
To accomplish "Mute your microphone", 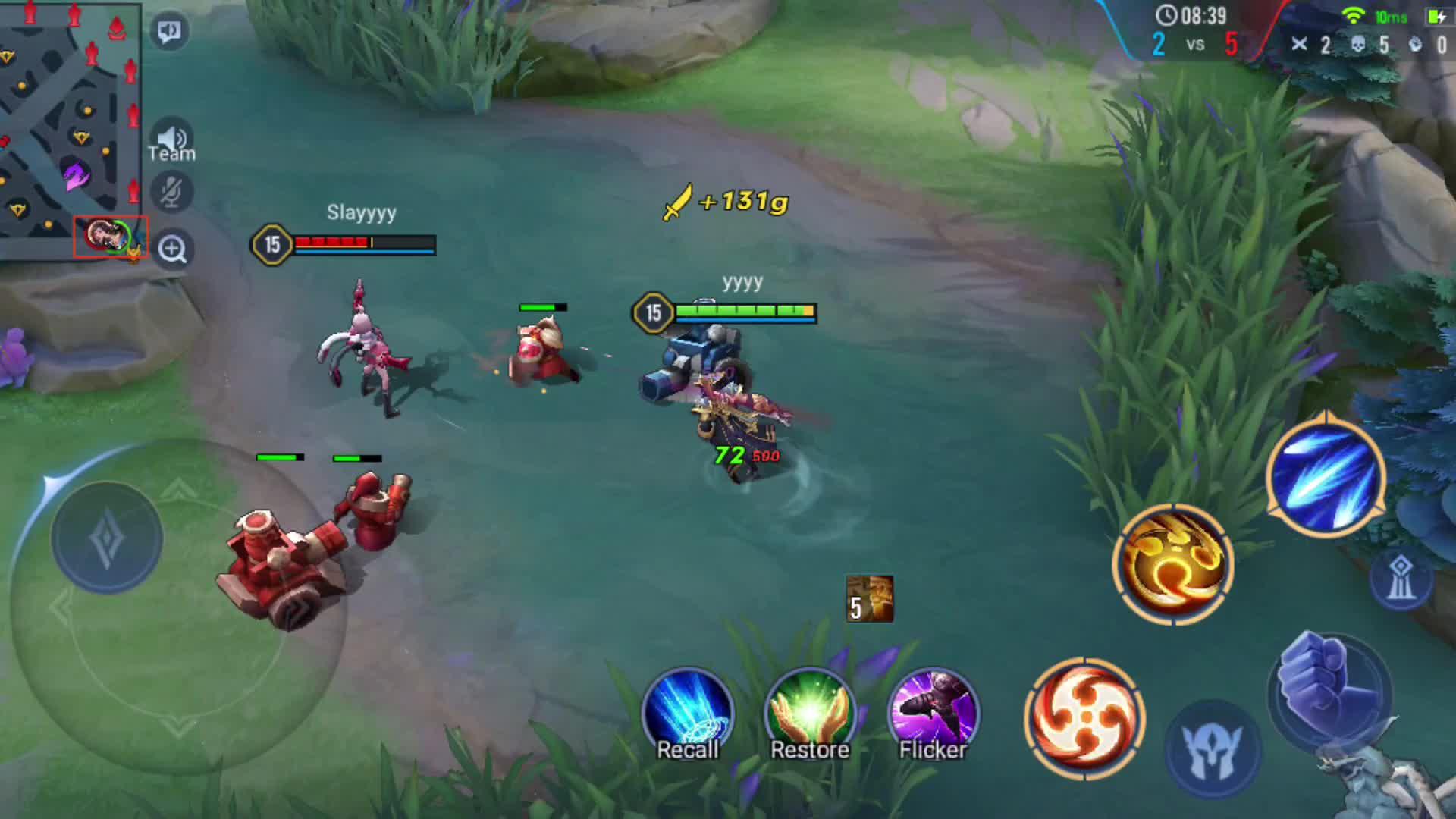I will pyautogui.click(x=172, y=191).
